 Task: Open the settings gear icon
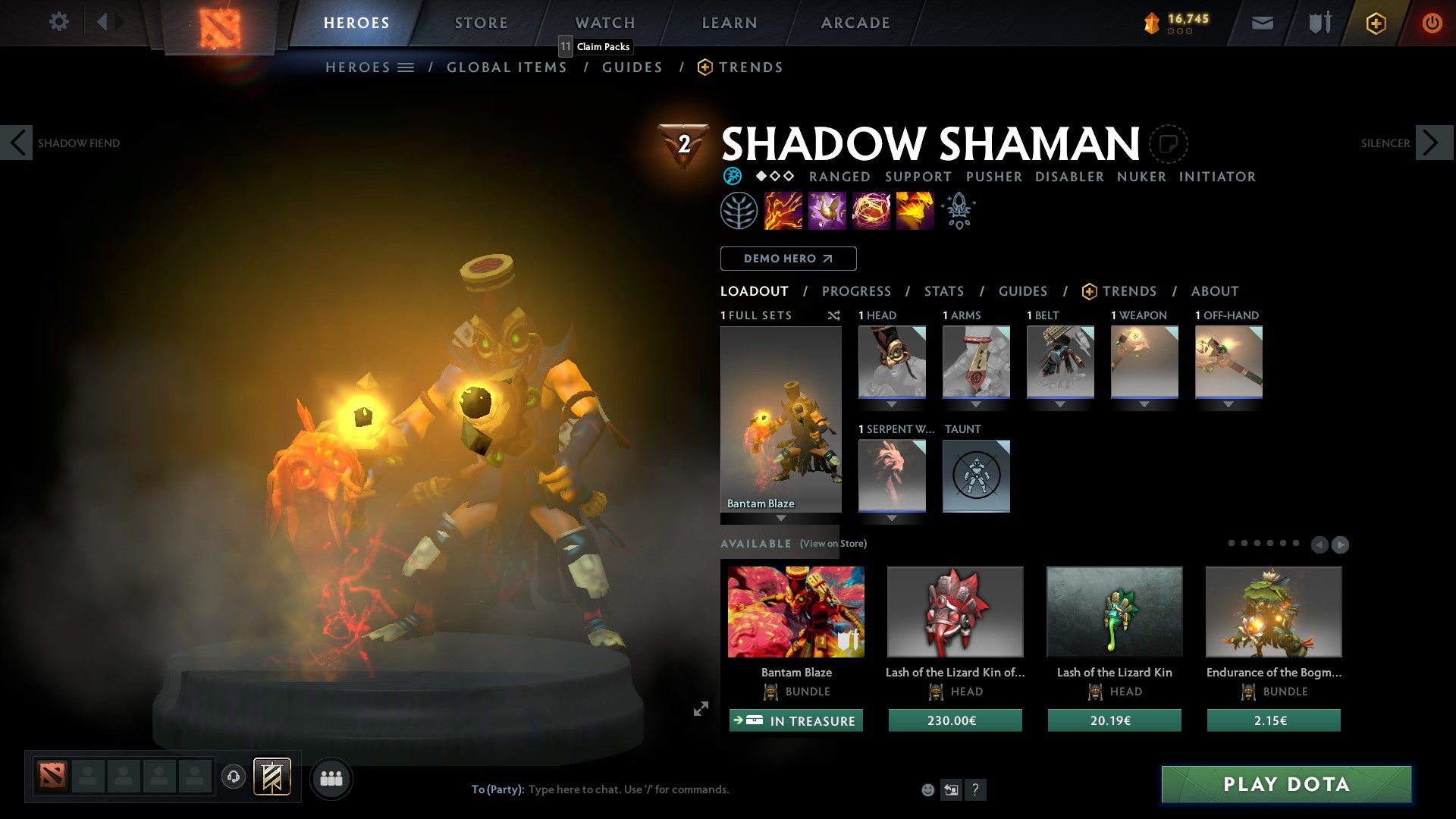58,22
